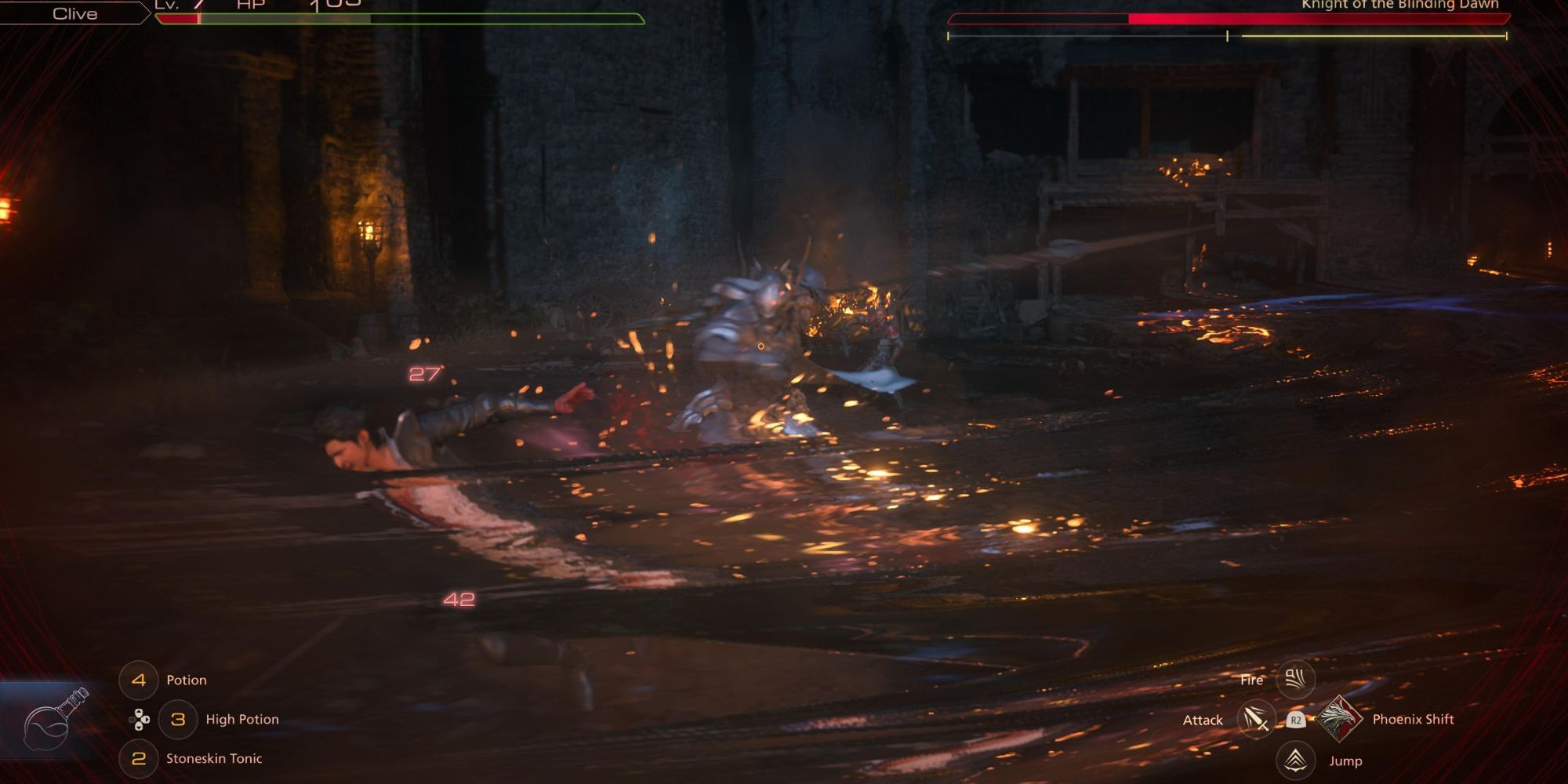
Task: Click the Stoneskin Tonic label
Action: [214, 758]
